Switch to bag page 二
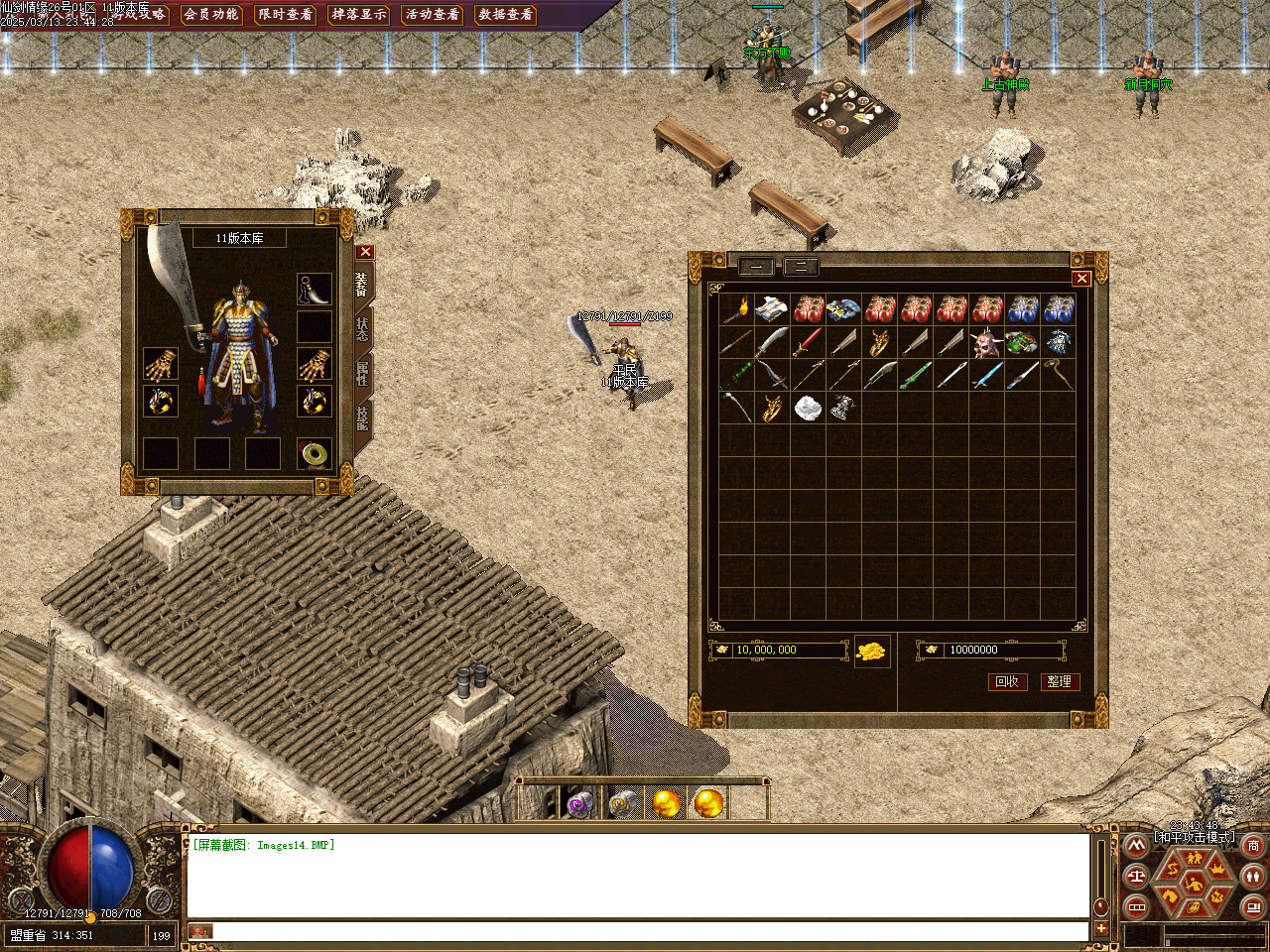Image resolution: width=1270 pixels, height=952 pixels. click(801, 266)
